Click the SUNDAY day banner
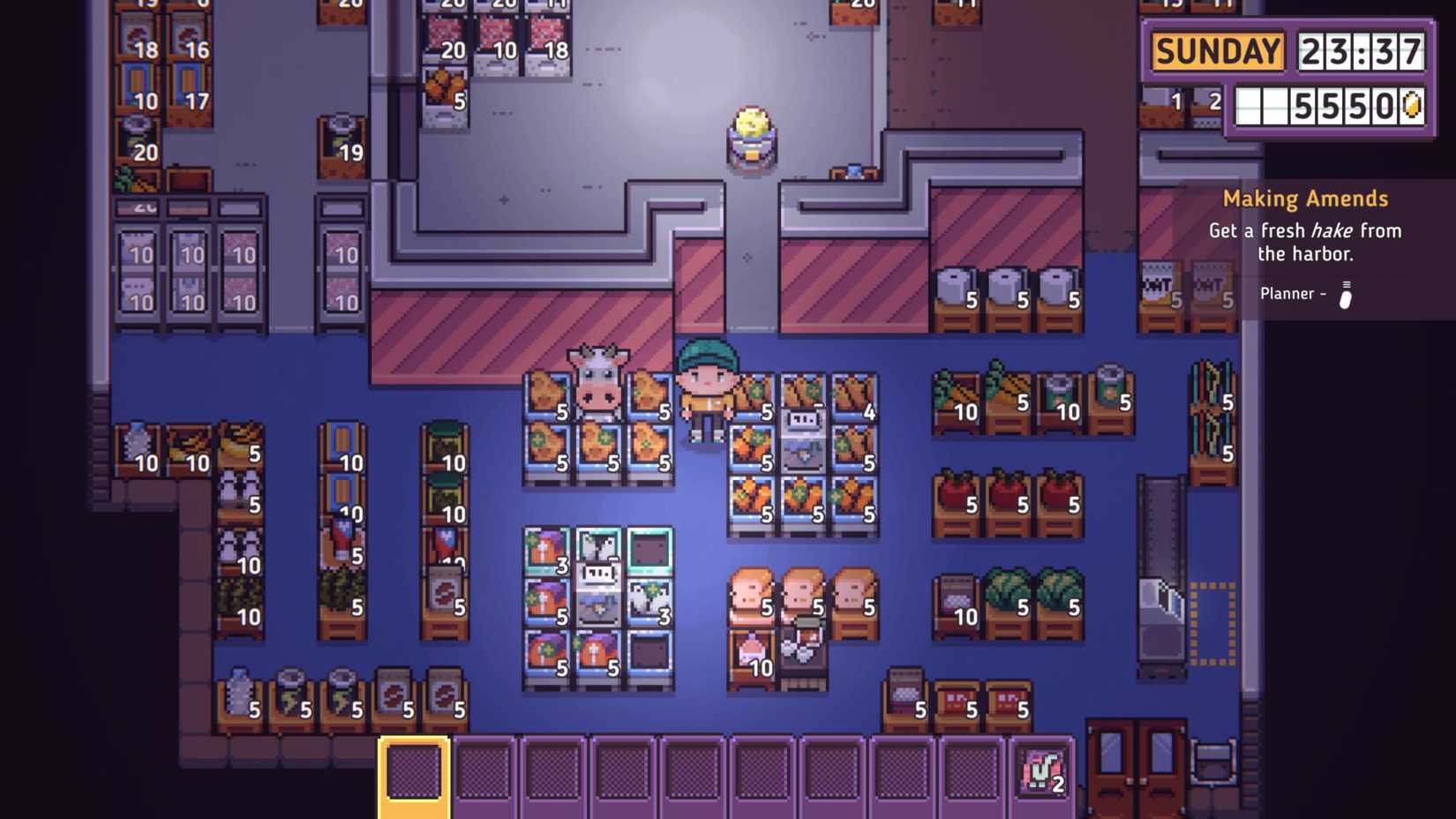Viewport: 1456px width, 819px height. 1216,51
